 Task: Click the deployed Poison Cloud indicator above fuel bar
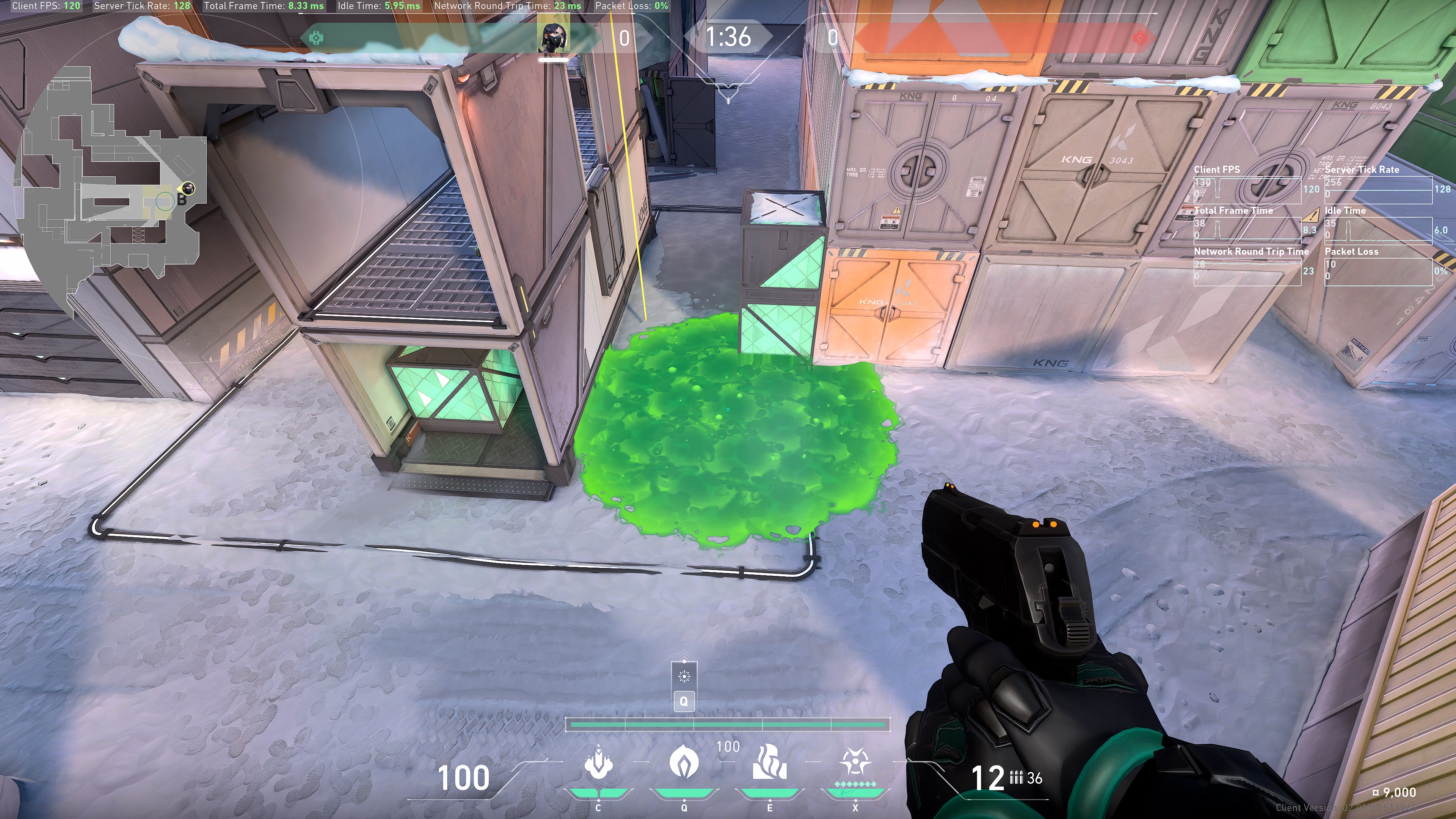(684, 676)
